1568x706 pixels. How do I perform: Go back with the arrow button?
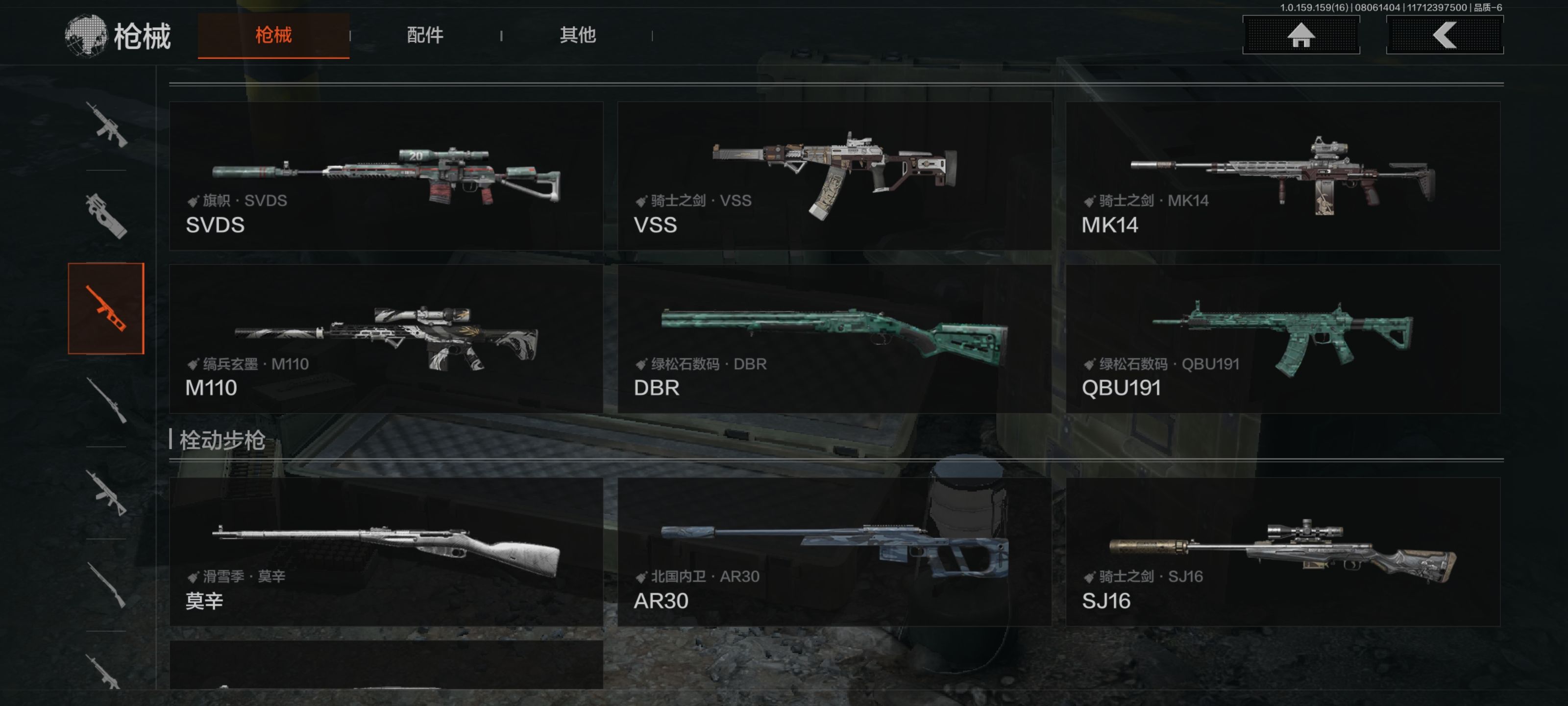pyautogui.click(x=1445, y=35)
